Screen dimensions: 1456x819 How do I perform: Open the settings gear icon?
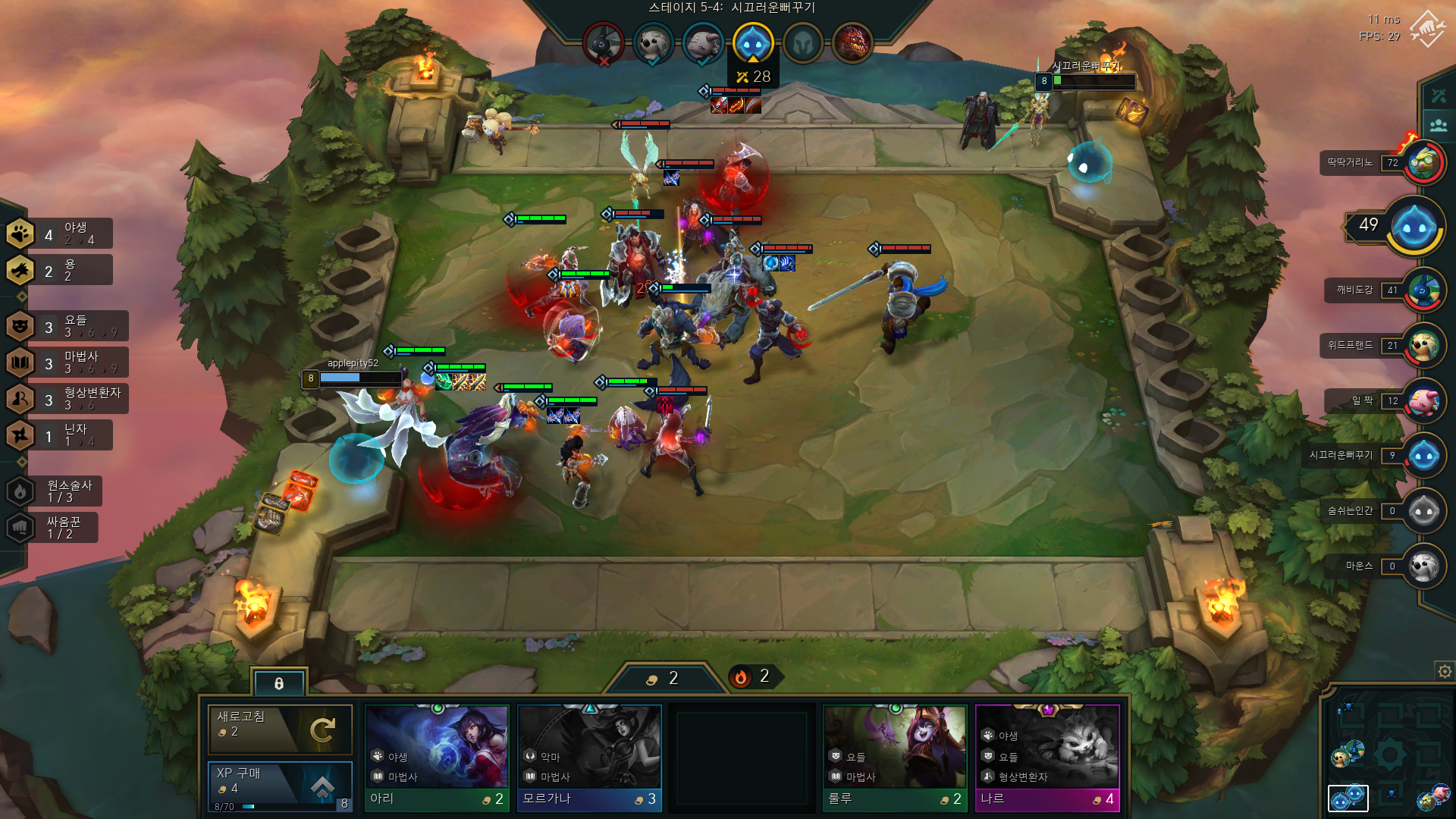coord(1445,671)
